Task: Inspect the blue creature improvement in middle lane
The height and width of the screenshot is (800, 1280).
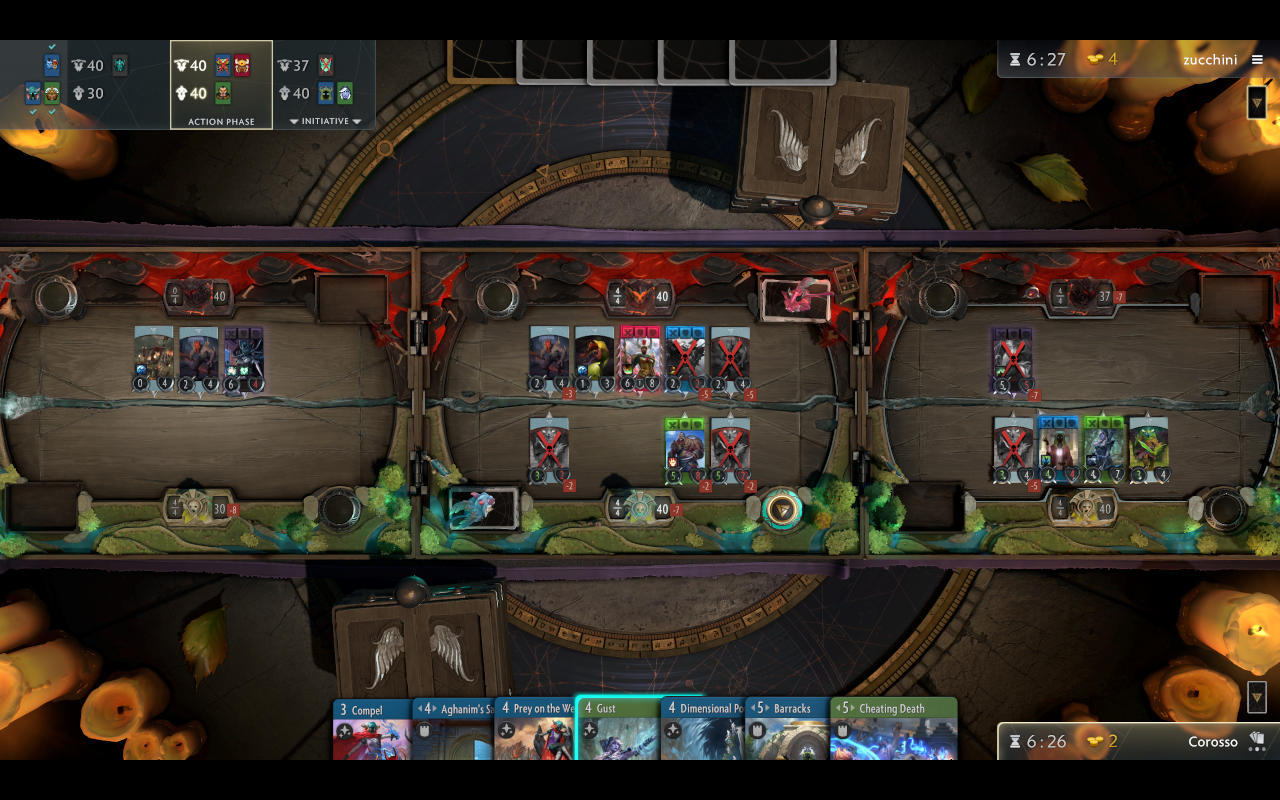Action: pos(483,508)
